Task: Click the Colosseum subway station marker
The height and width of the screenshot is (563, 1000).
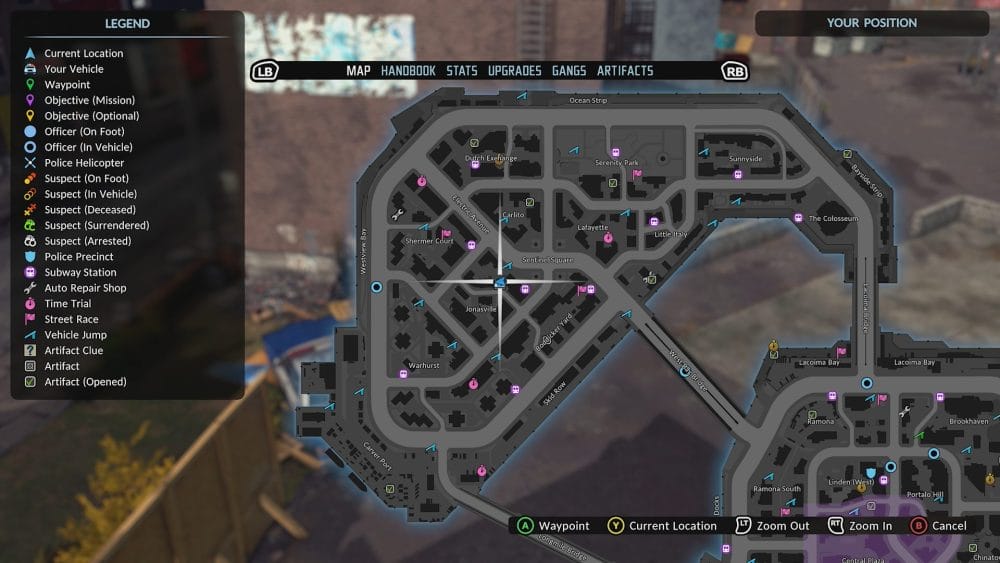Action: pyautogui.click(x=798, y=218)
